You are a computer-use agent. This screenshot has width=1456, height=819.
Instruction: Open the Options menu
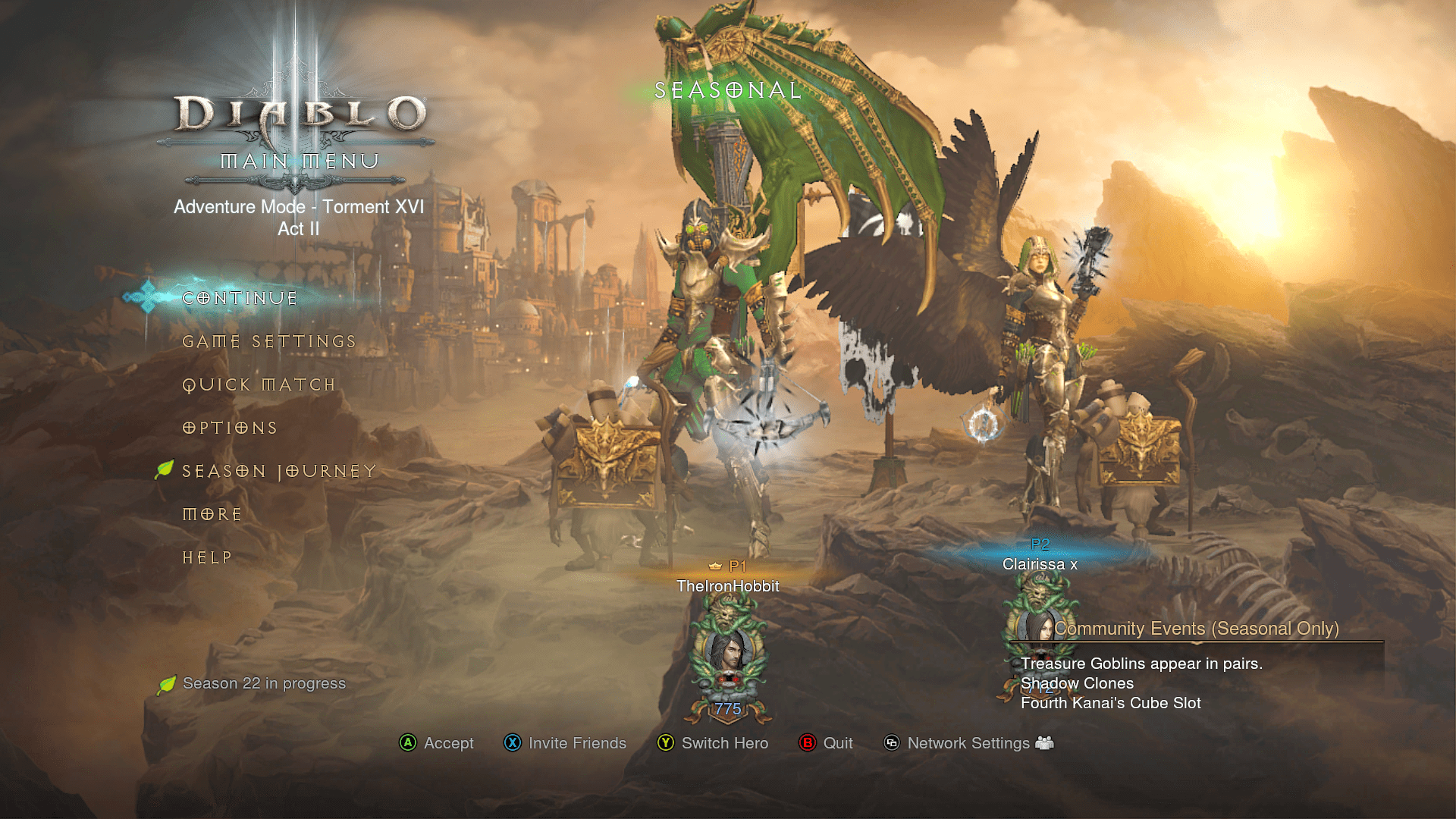[230, 428]
